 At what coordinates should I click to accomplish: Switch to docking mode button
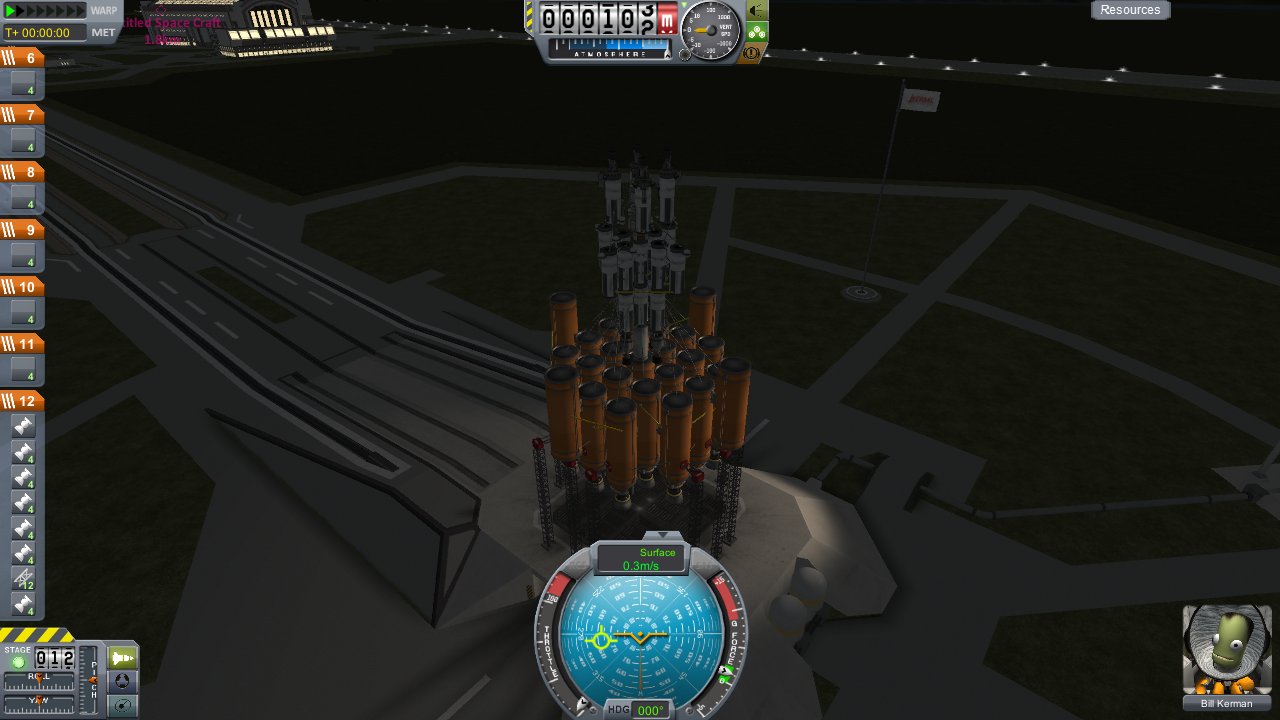click(122, 682)
